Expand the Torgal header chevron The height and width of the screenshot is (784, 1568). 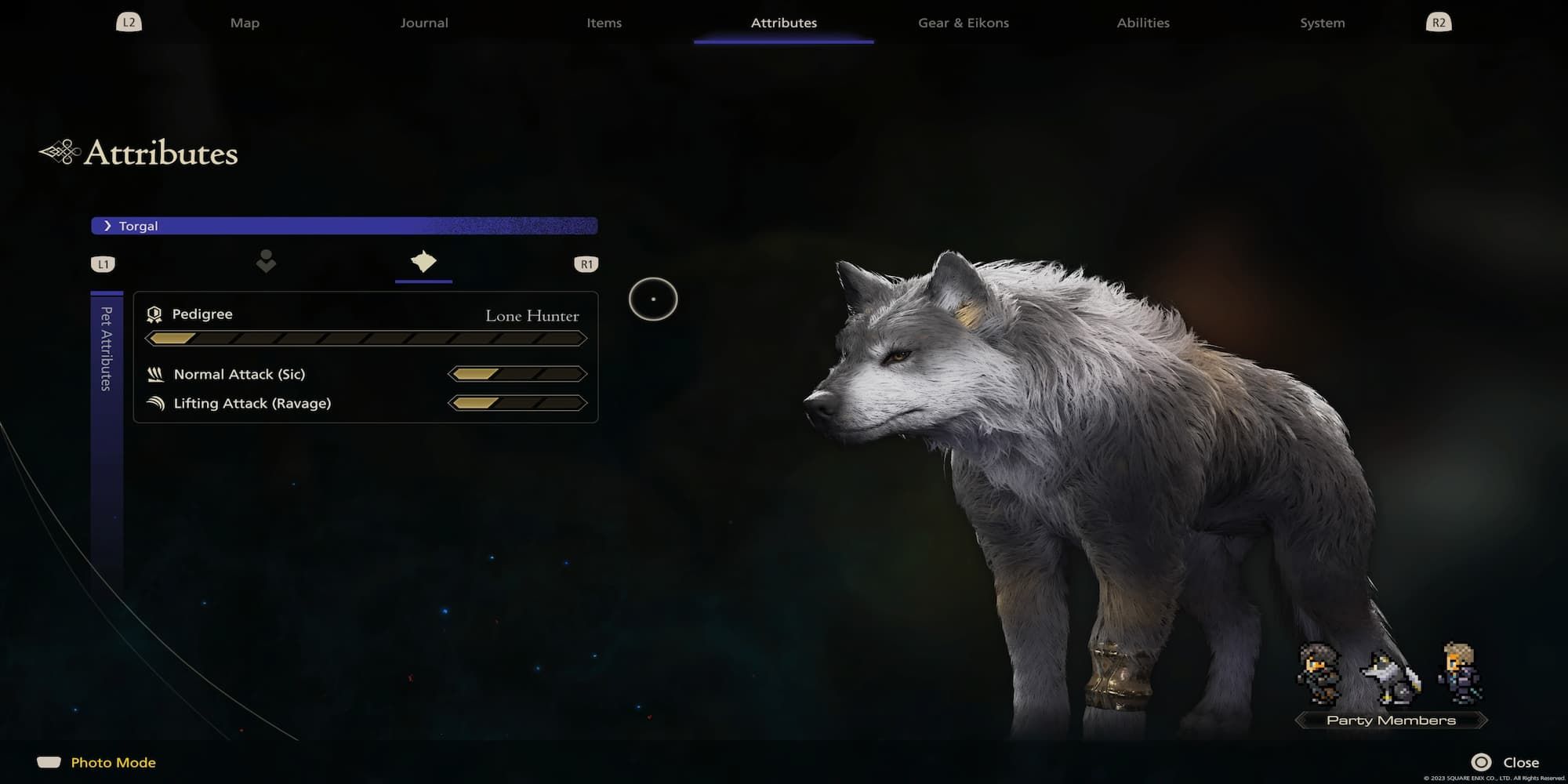(107, 226)
